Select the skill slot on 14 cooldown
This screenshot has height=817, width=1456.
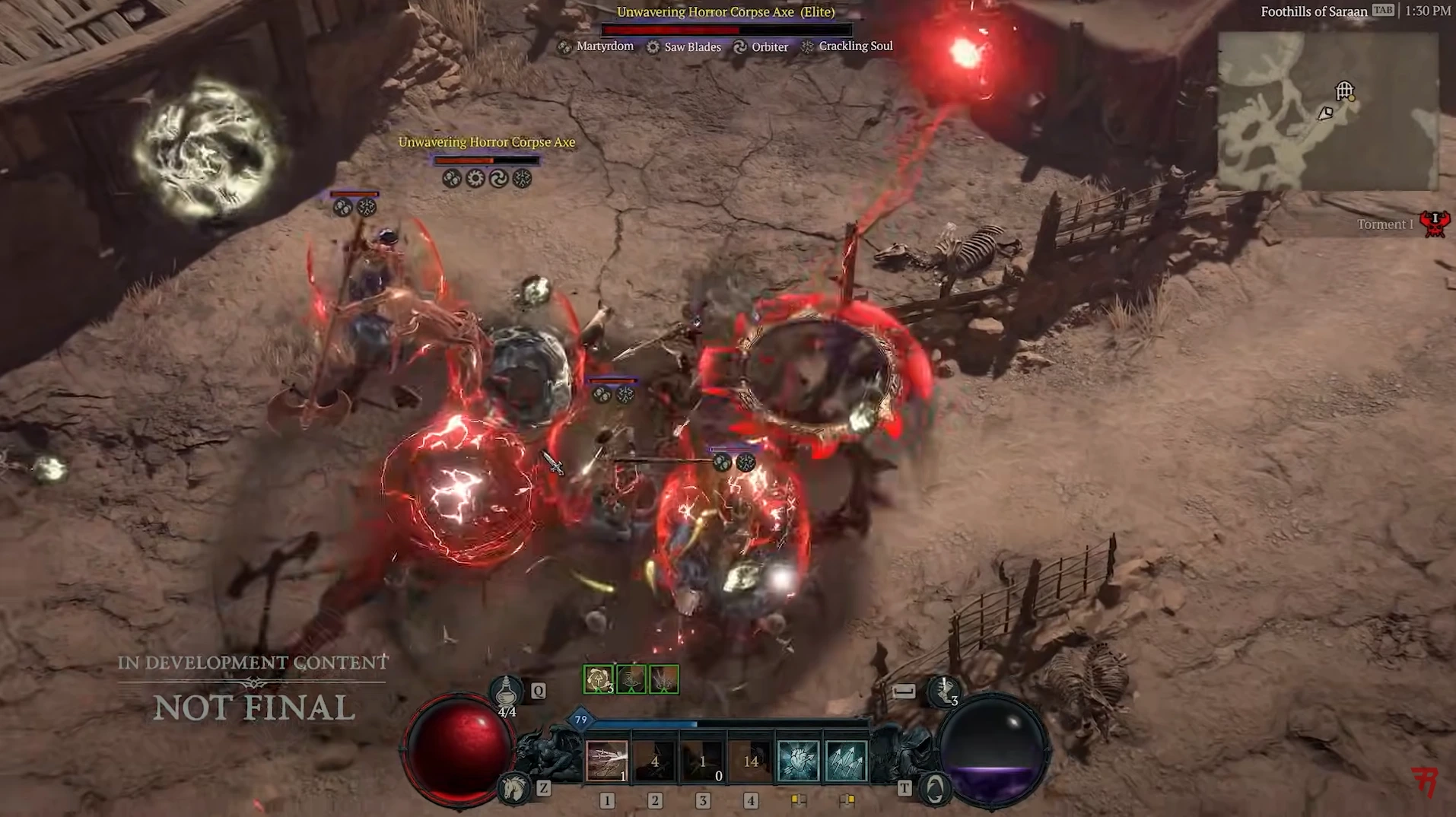(751, 761)
